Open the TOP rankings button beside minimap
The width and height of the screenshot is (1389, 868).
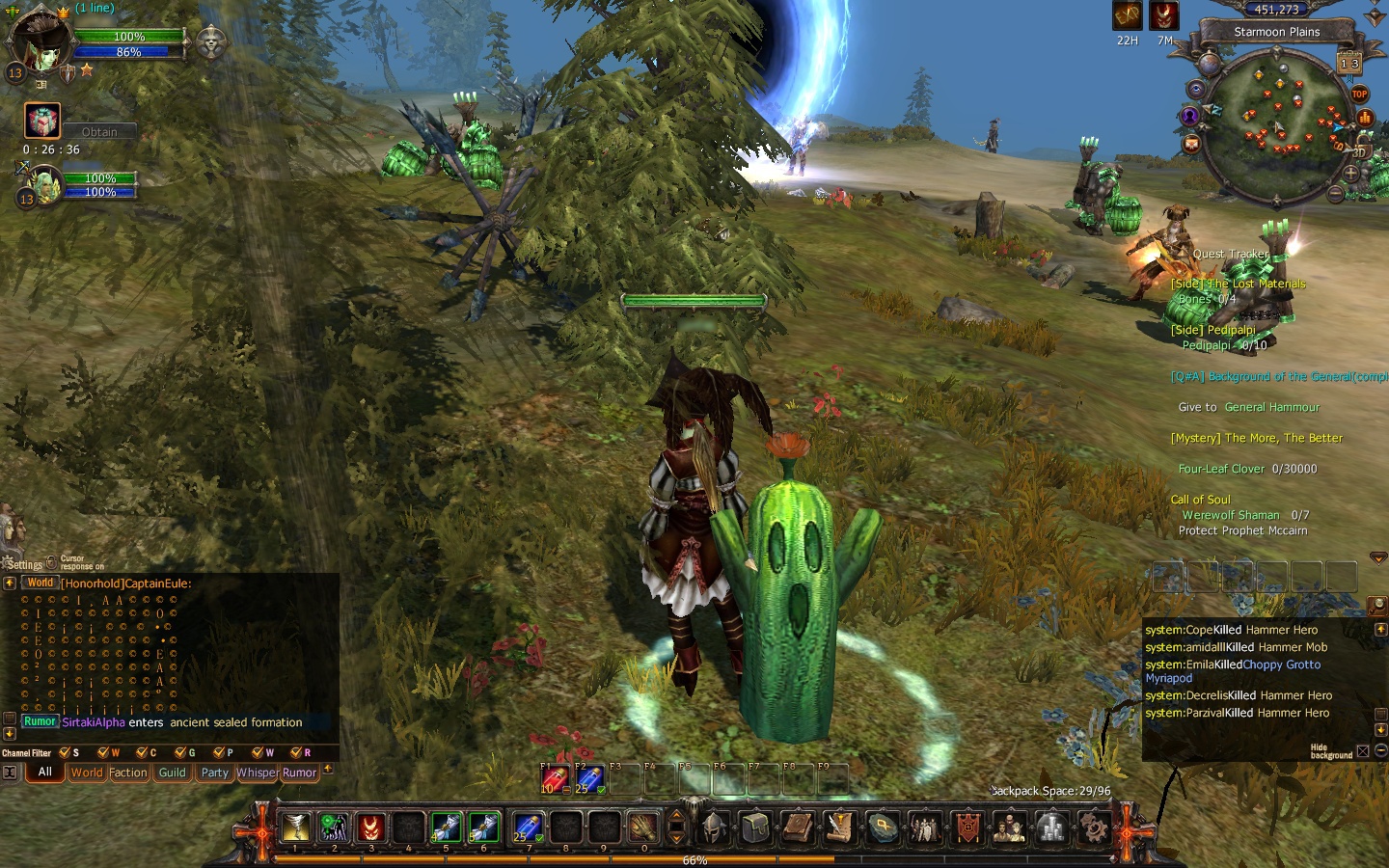coord(1359,94)
